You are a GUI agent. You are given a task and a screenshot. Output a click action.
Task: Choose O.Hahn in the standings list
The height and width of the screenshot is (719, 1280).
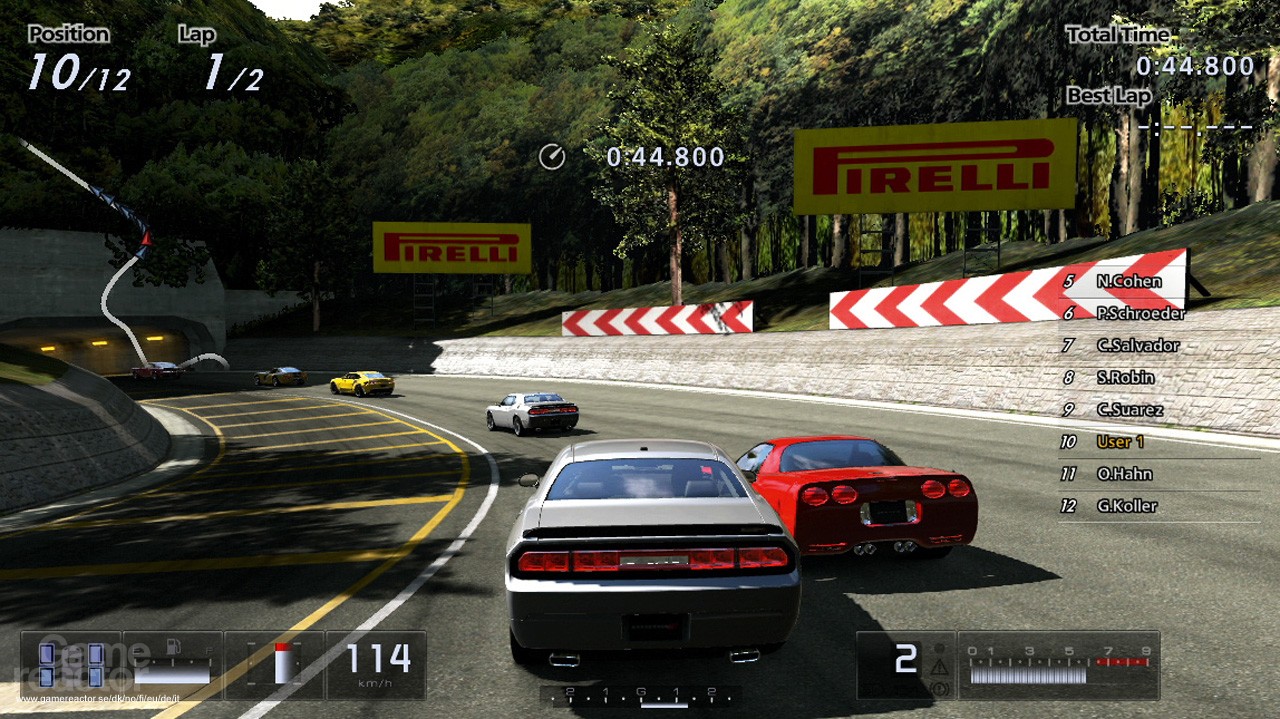click(x=1124, y=473)
